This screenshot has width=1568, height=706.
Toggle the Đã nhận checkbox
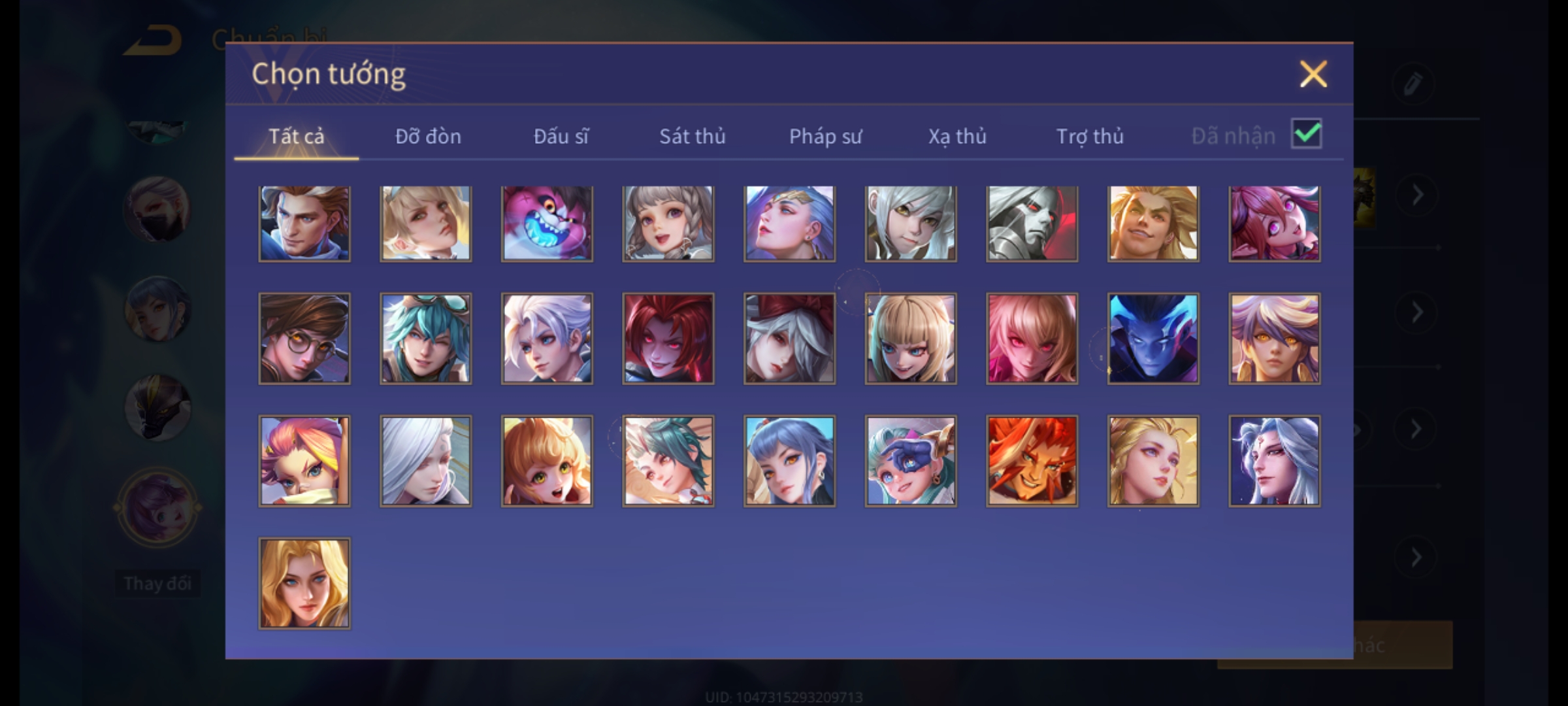tap(1306, 134)
